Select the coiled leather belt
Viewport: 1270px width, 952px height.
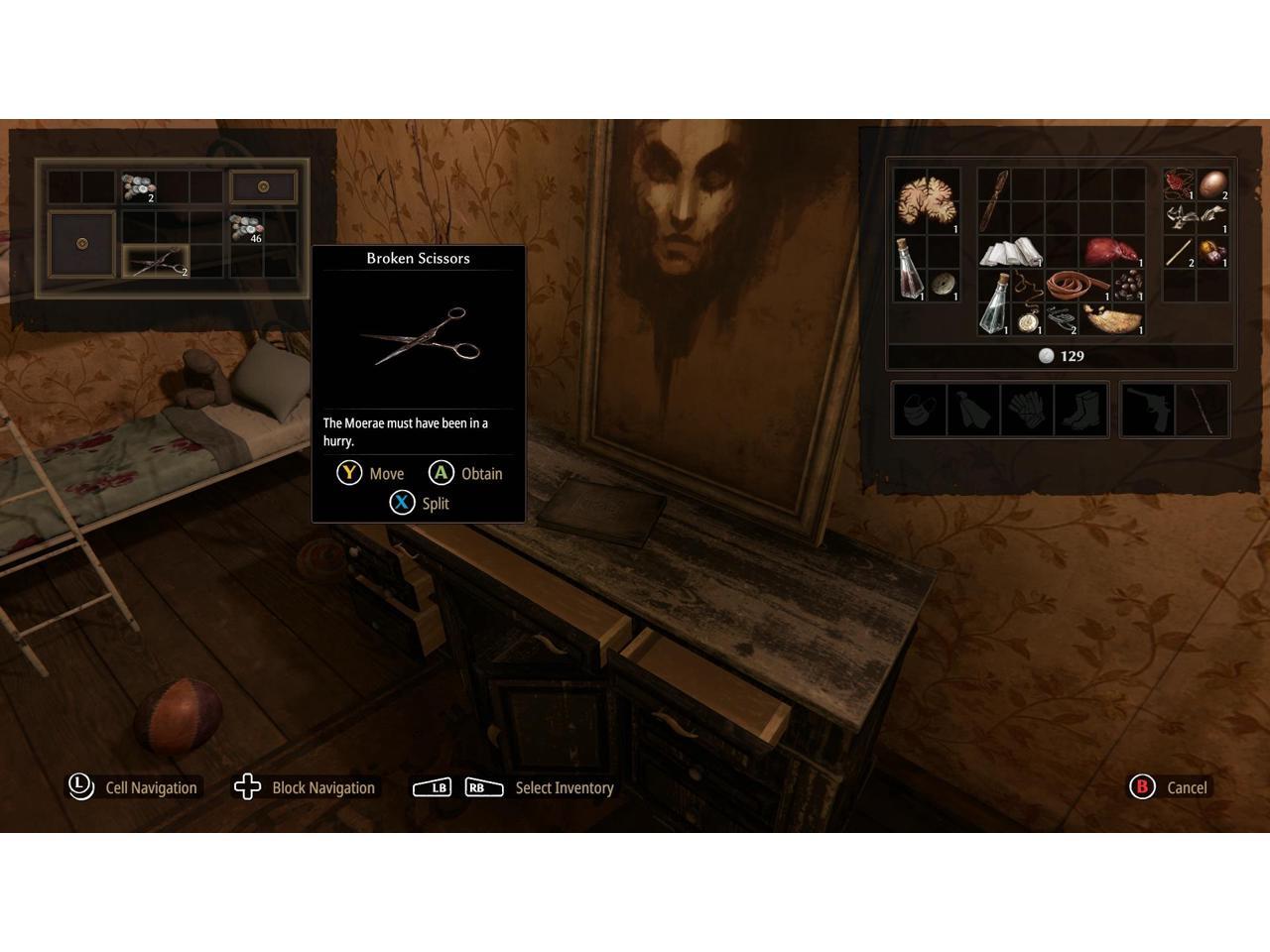(1078, 286)
